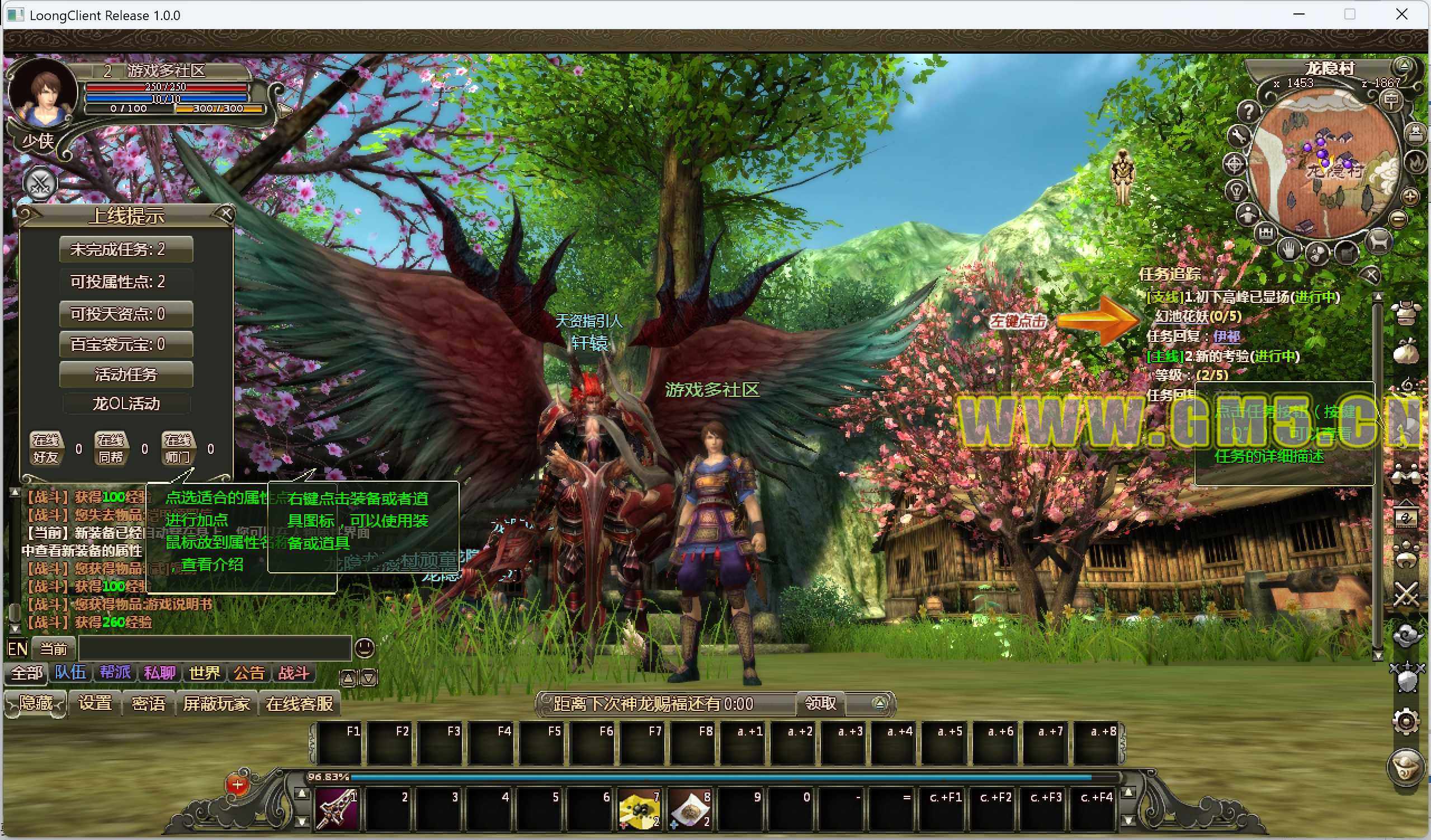Claim the dragon blessing with 领取
The width and height of the screenshot is (1431, 840).
(x=820, y=704)
